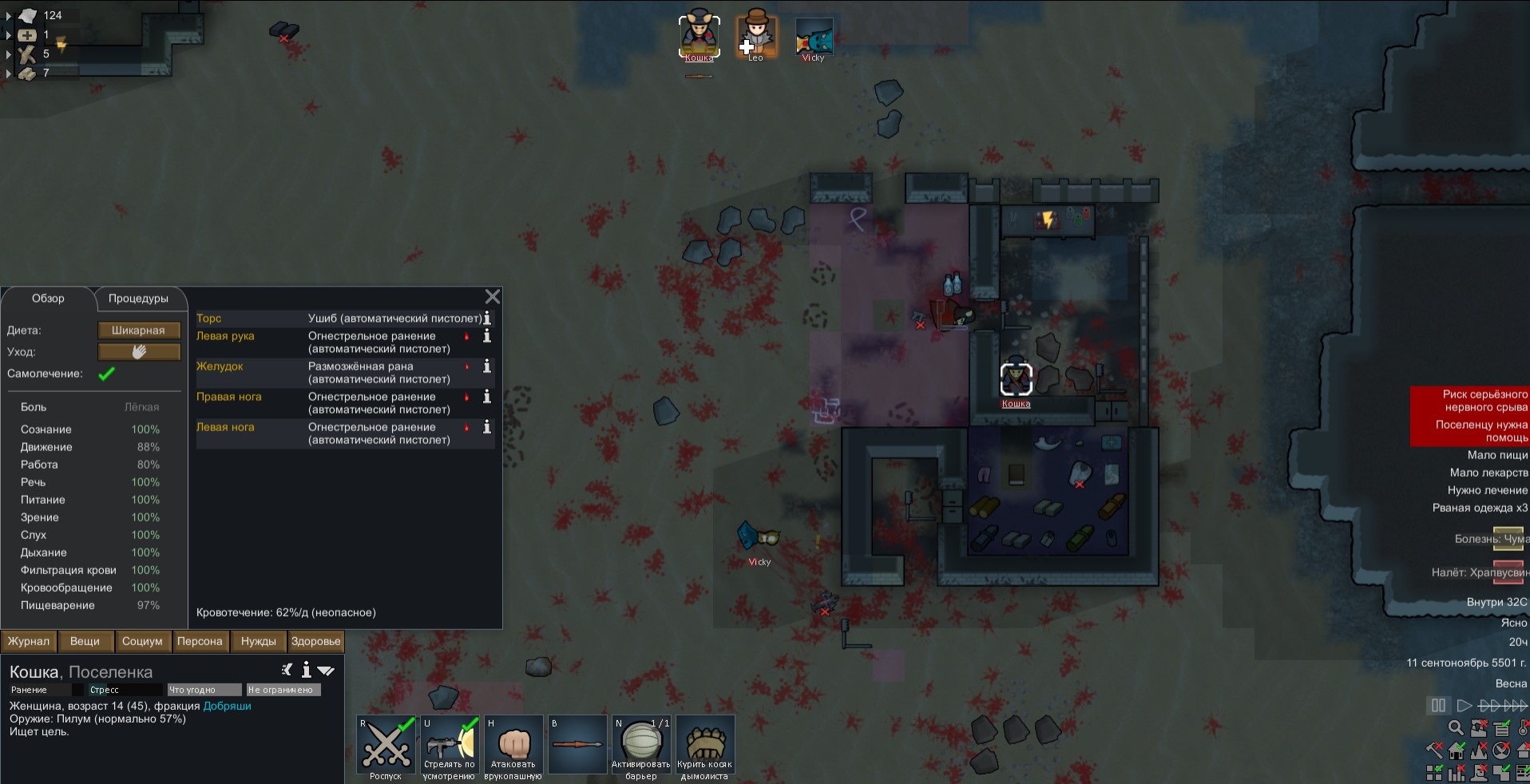Screen dimensions: 1530x784
Task: Click the Добряши faction link
Action: tap(228, 706)
